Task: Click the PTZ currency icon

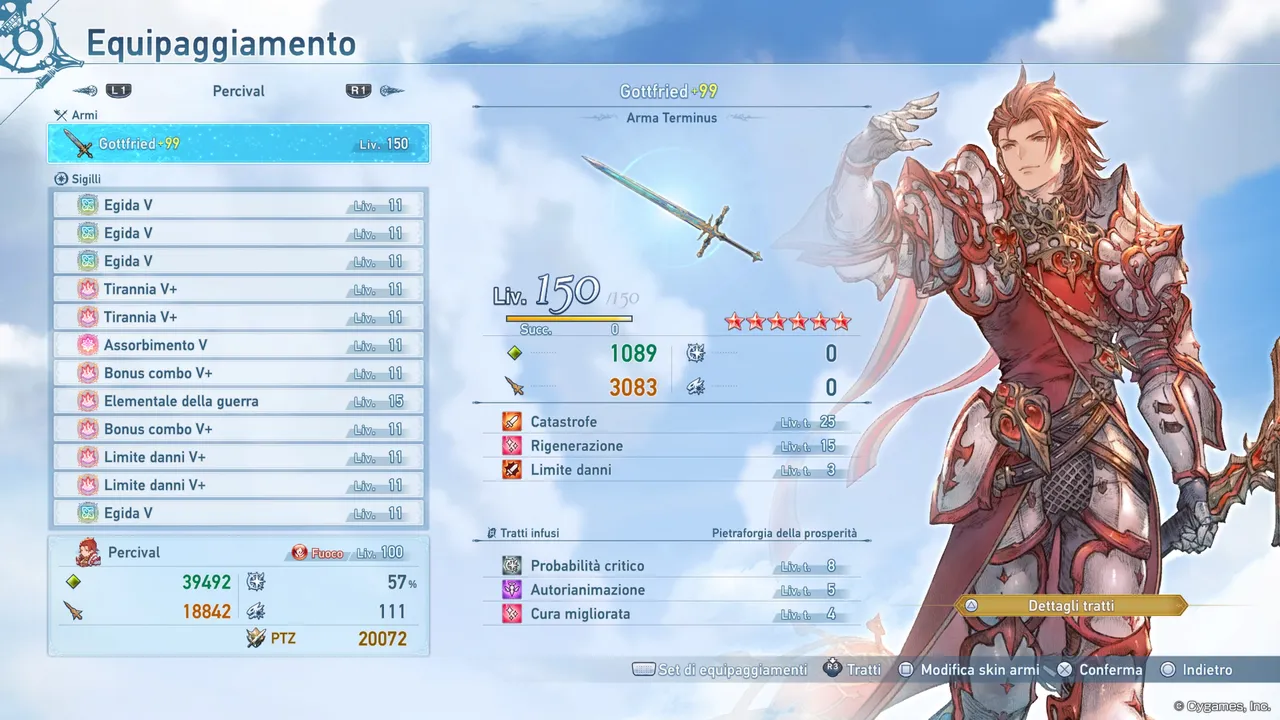Action: coord(256,638)
